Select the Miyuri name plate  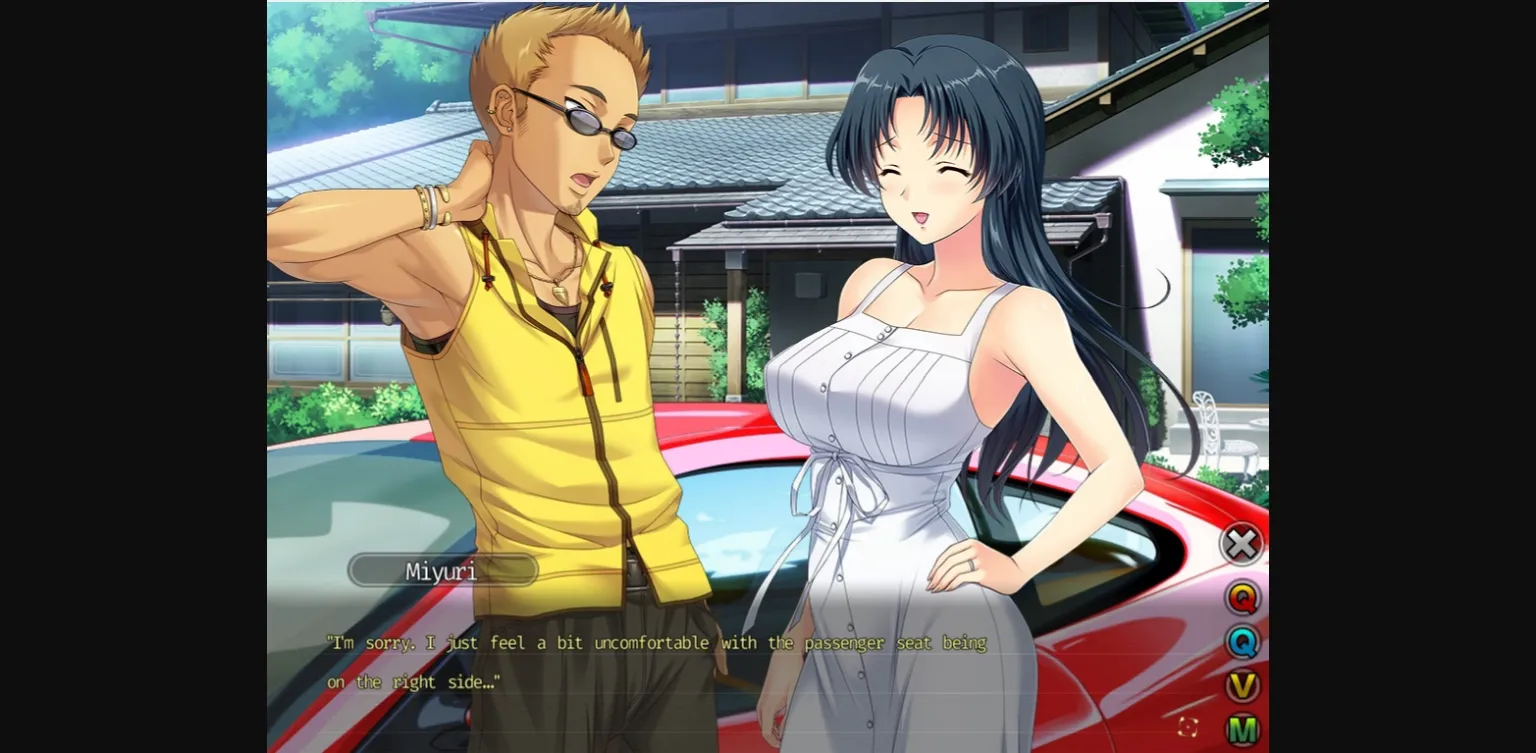443,569
